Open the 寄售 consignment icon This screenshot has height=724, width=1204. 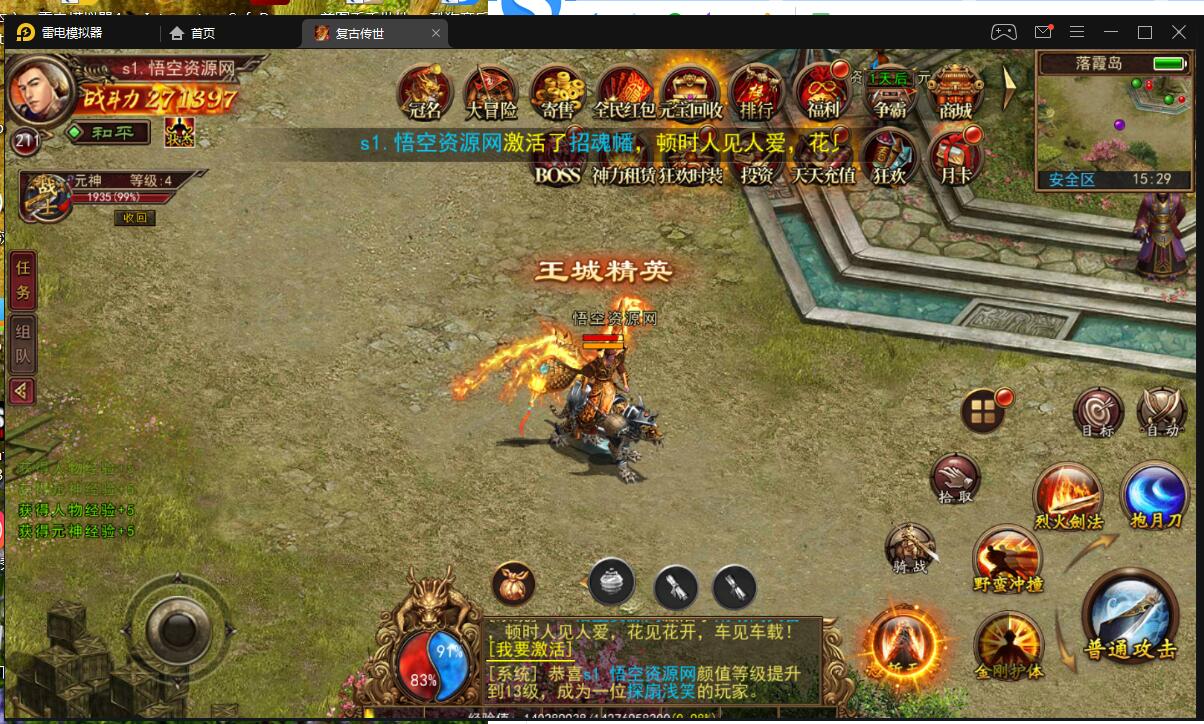(x=558, y=92)
